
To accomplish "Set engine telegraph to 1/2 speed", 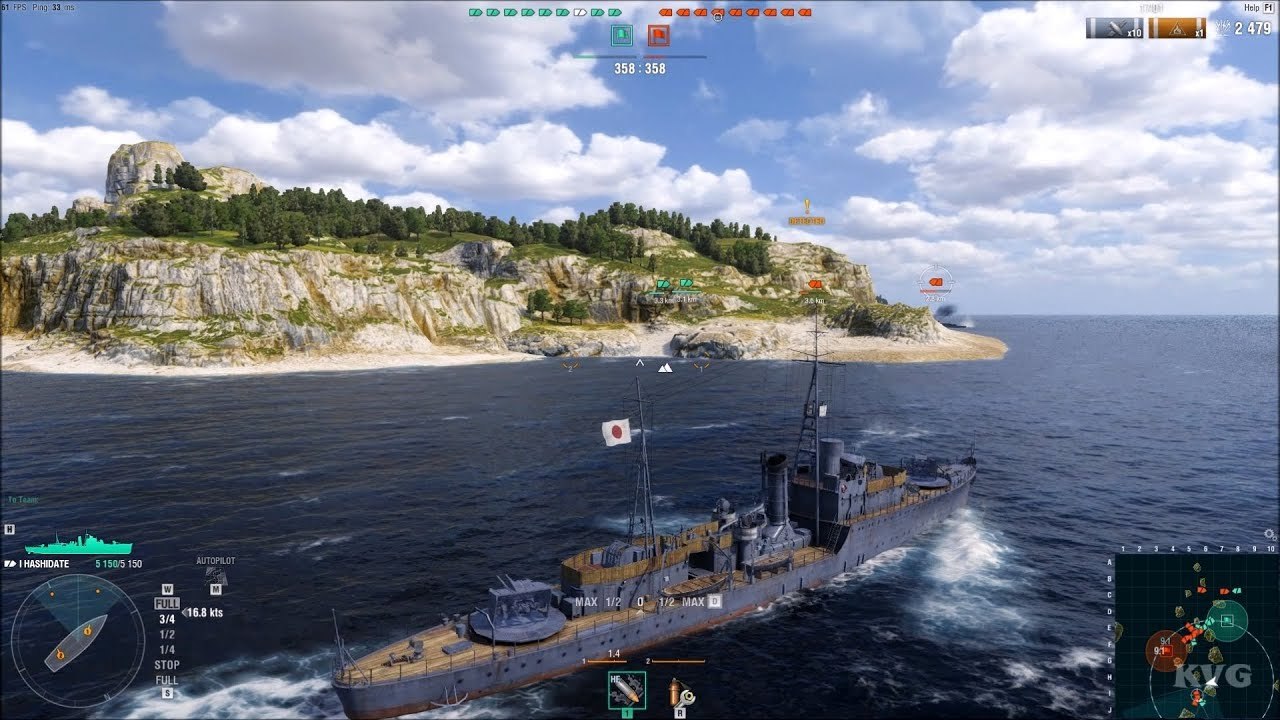I will pos(167,634).
